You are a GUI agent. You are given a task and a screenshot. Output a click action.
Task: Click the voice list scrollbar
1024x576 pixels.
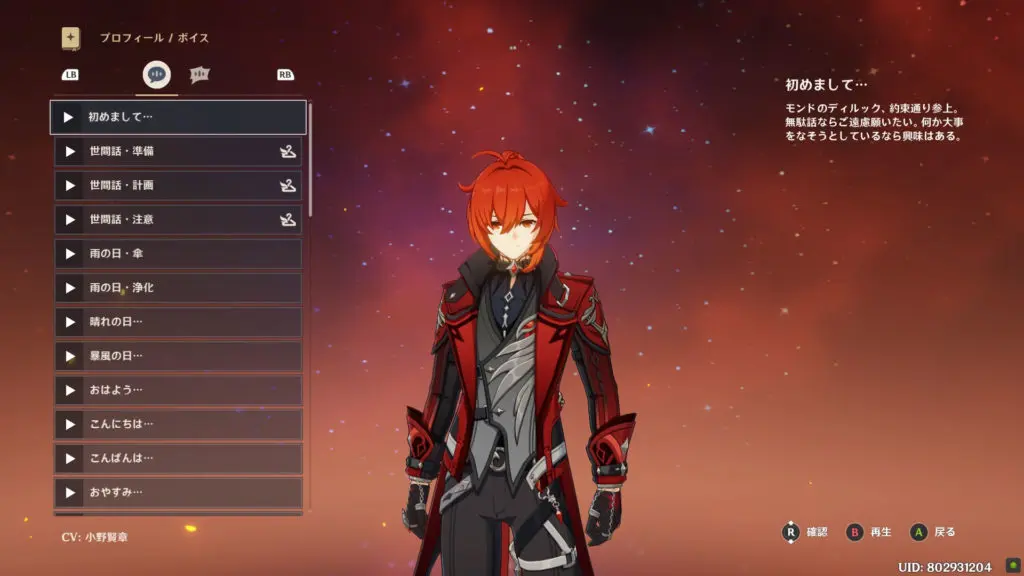[310, 160]
